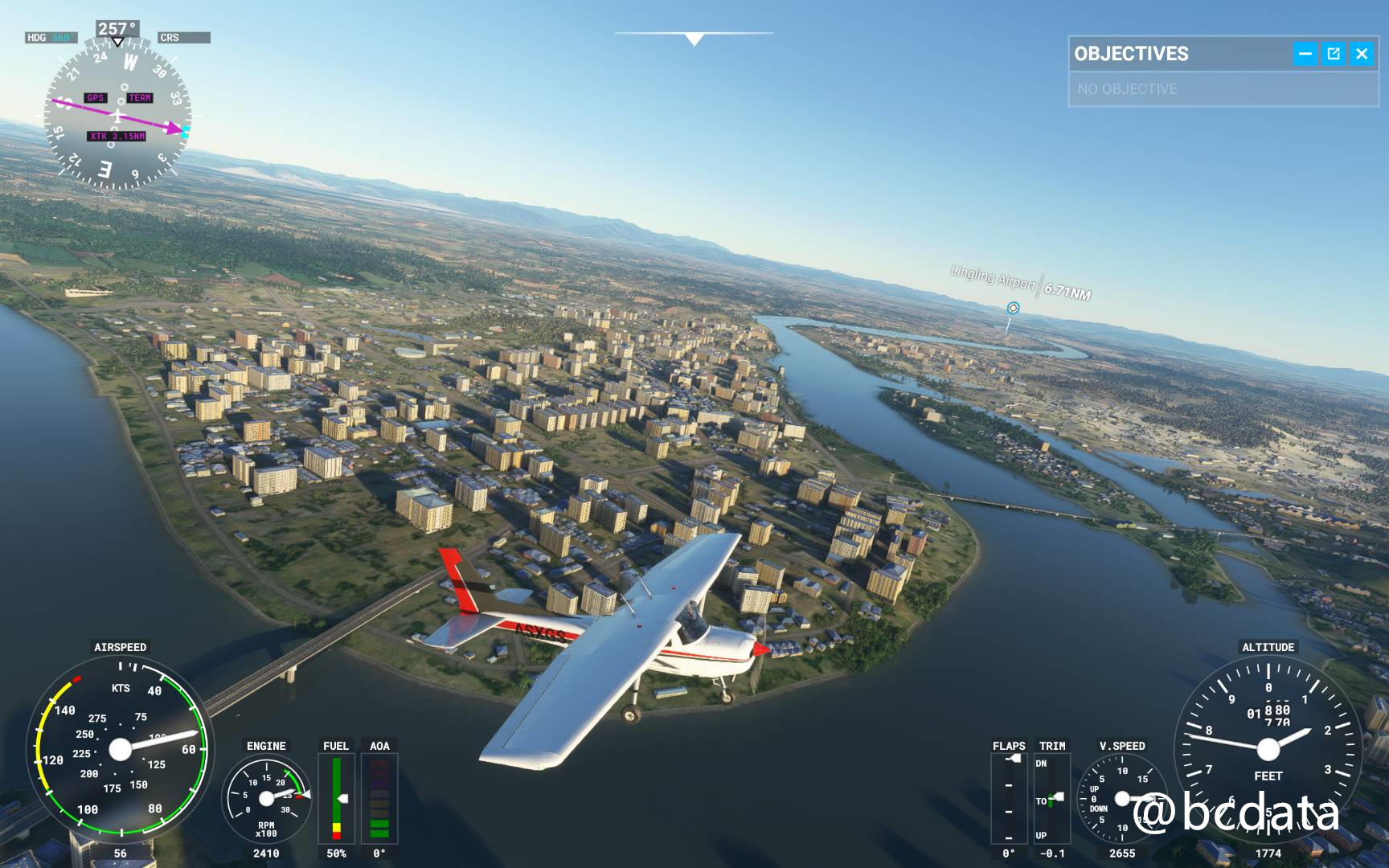Reveal the toolbar with the top arrow handle
This screenshot has height=868, width=1389.
tap(694, 38)
